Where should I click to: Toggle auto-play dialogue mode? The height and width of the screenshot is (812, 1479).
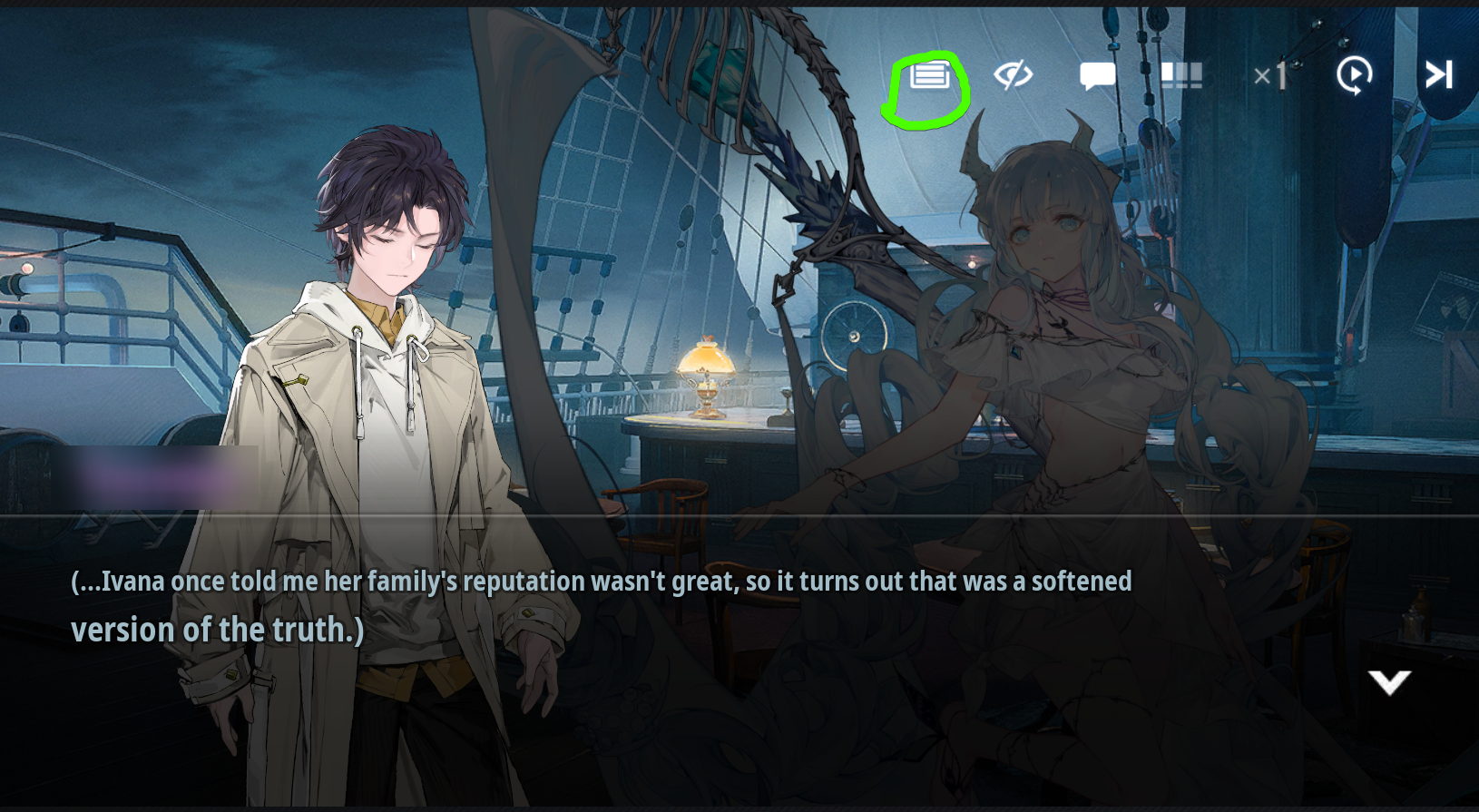click(x=1354, y=75)
